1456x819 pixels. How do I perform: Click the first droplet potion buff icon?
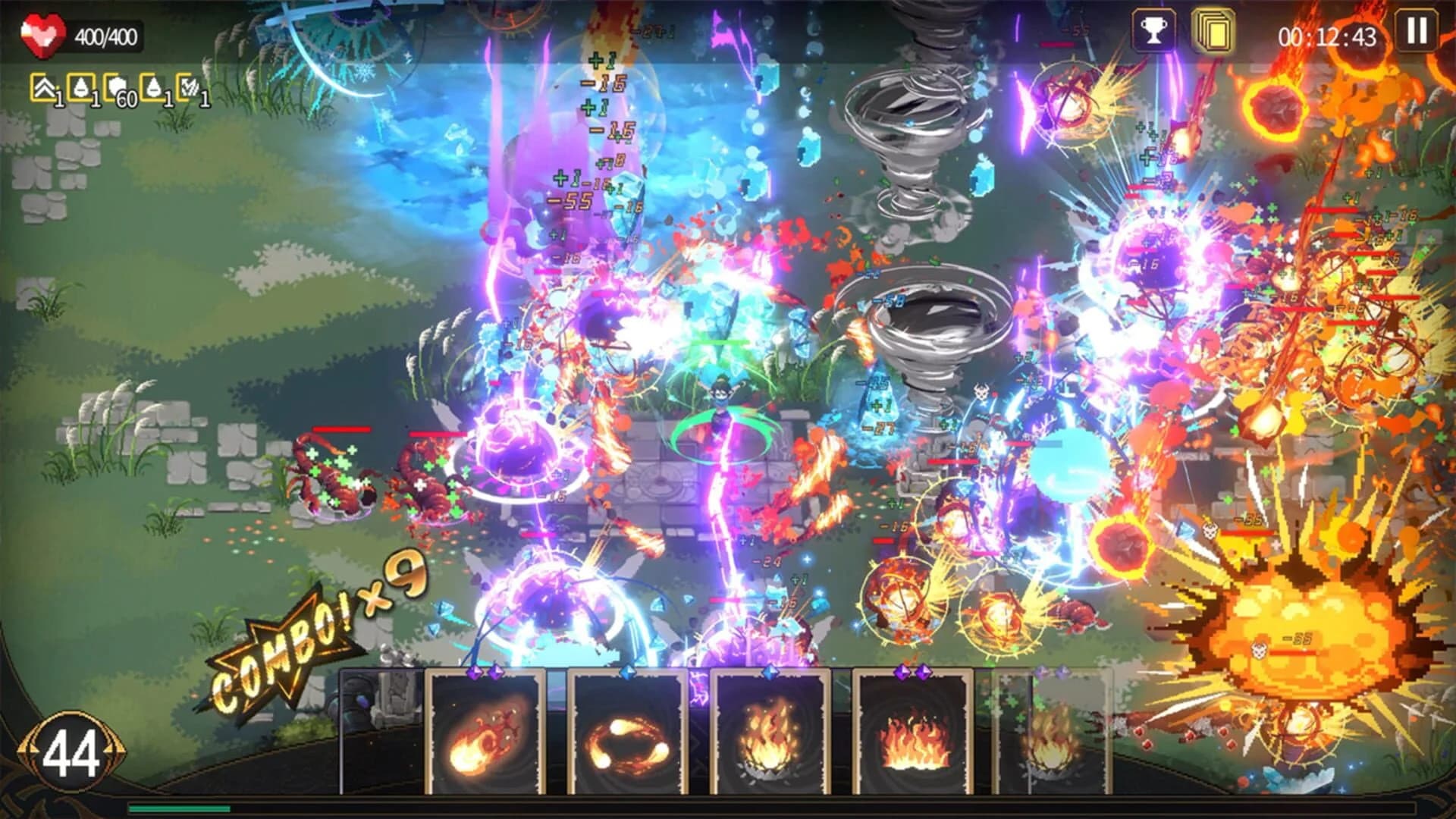click(x=80, y=87)
